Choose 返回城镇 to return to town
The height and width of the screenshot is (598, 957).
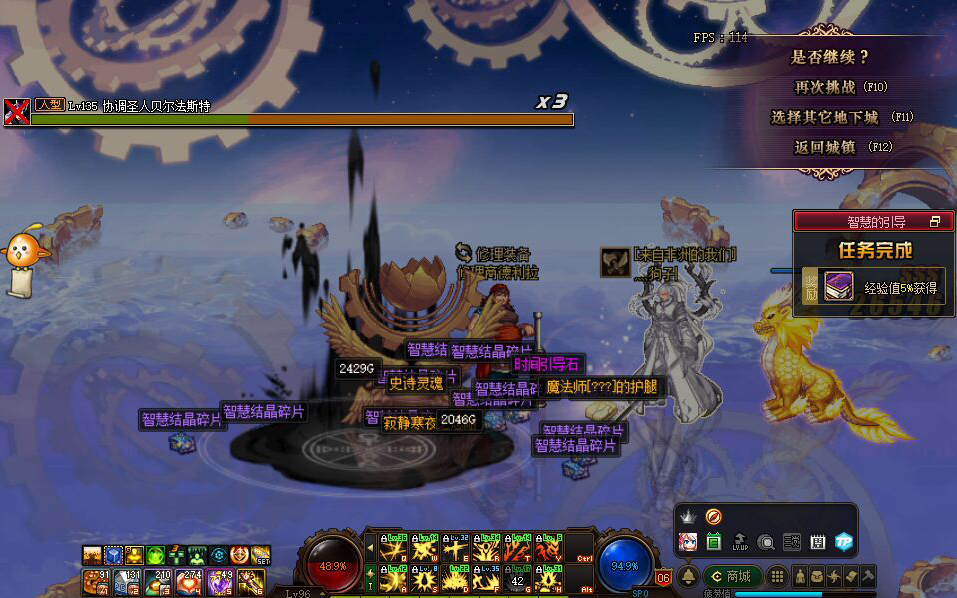click(840, 147)
